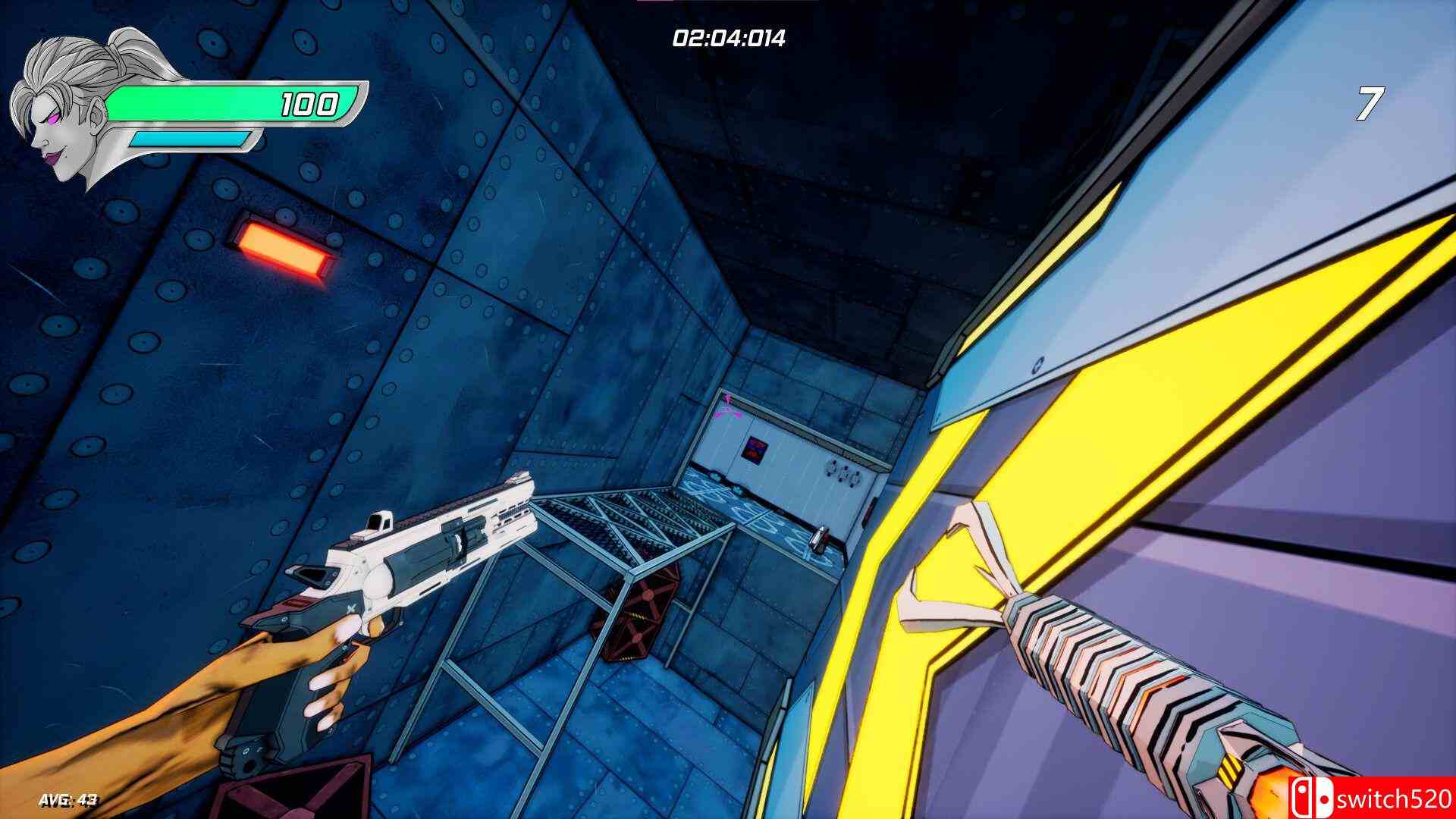Image resolution: width=1456 pixels, height=819 pixels.
Task: Expand the timer display reading 02:04:014
Action: (730, 36)
